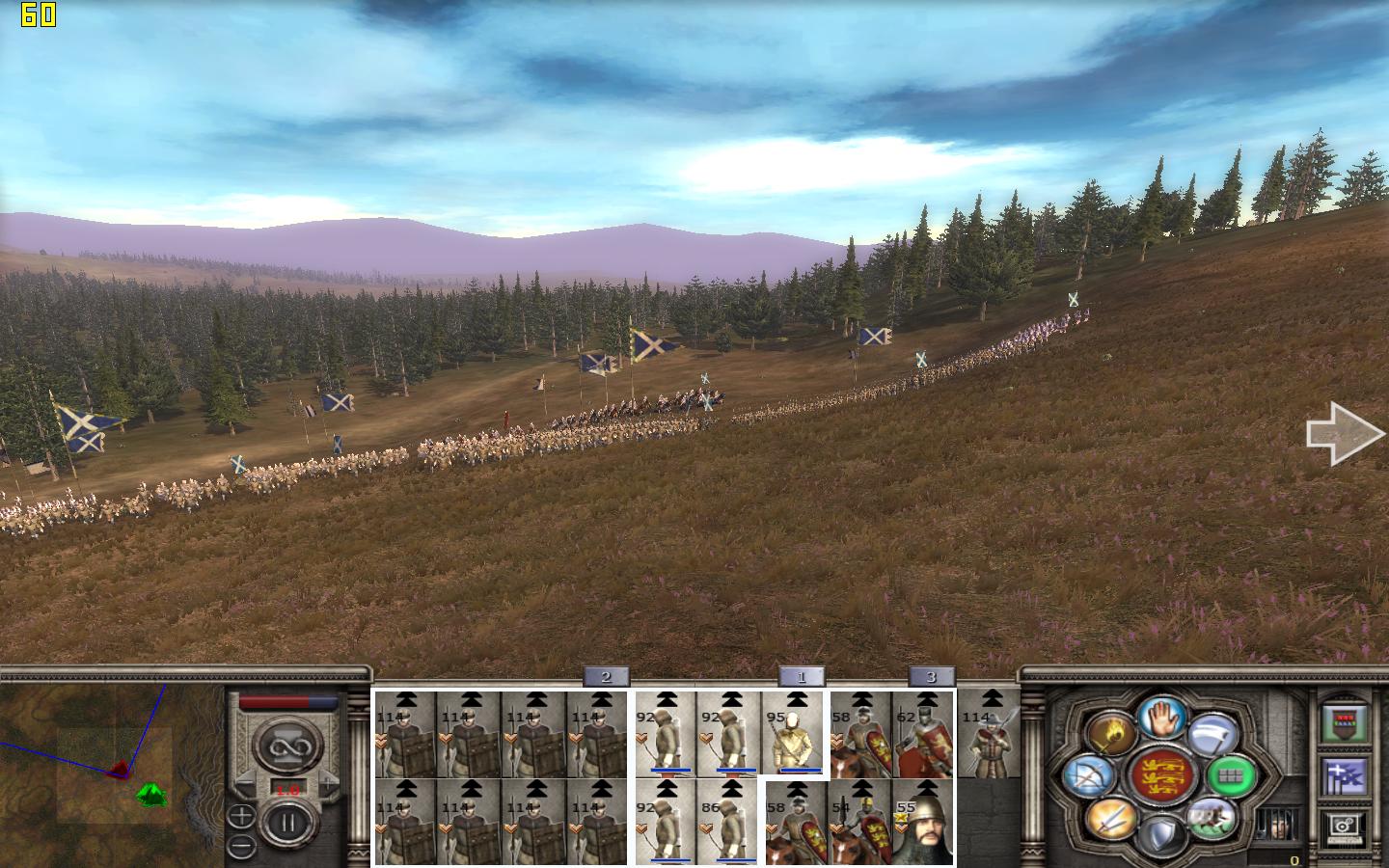Image resolution: width=1389 pixels, height=868 pixels.
Task: Order withdrawal with the white flag button
Action: pos(1212,735)
